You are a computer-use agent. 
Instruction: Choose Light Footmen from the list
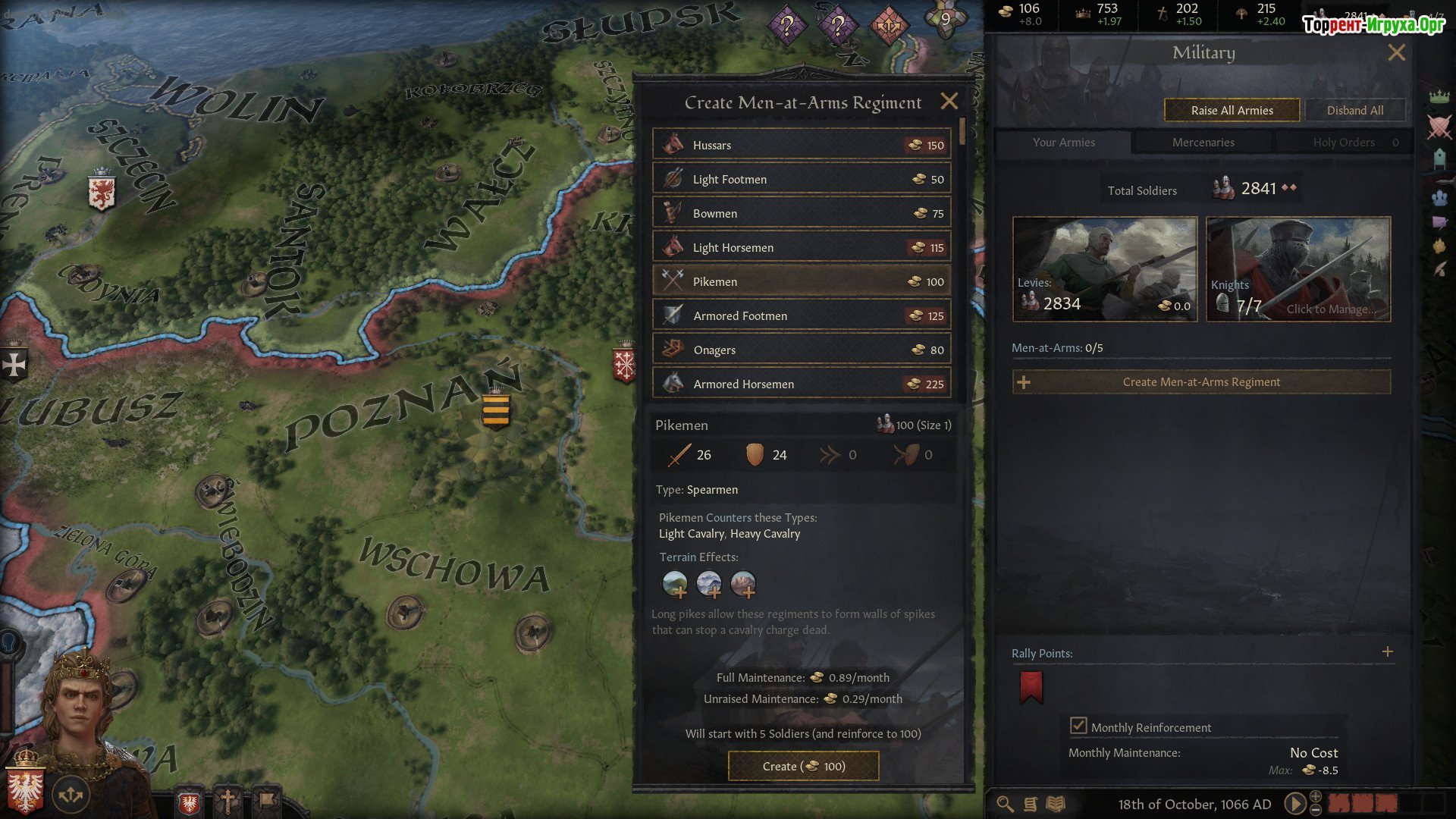tap(802, 179)
